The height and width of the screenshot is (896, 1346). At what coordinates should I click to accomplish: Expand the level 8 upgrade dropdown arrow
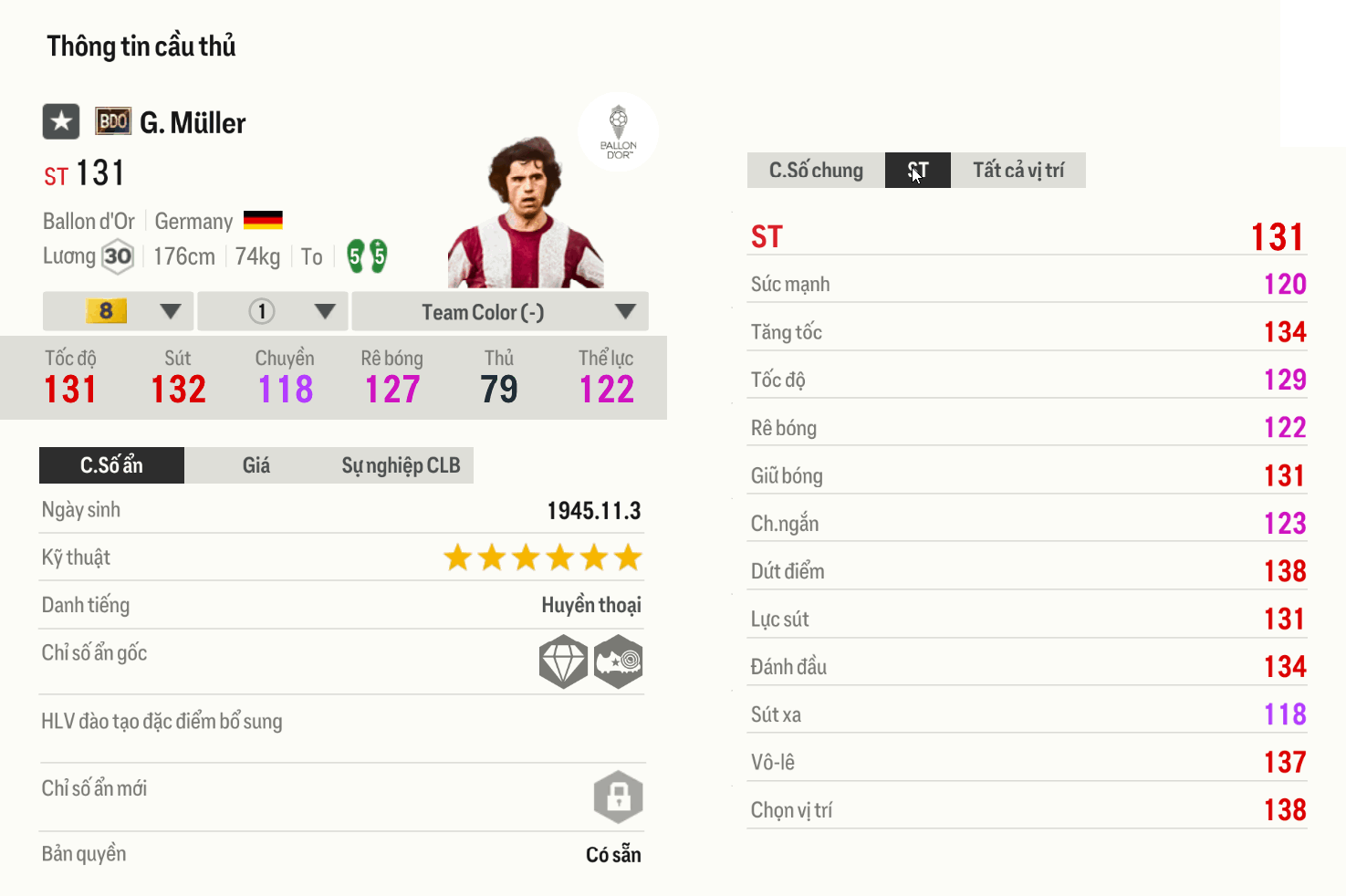[x=170, y=311]
